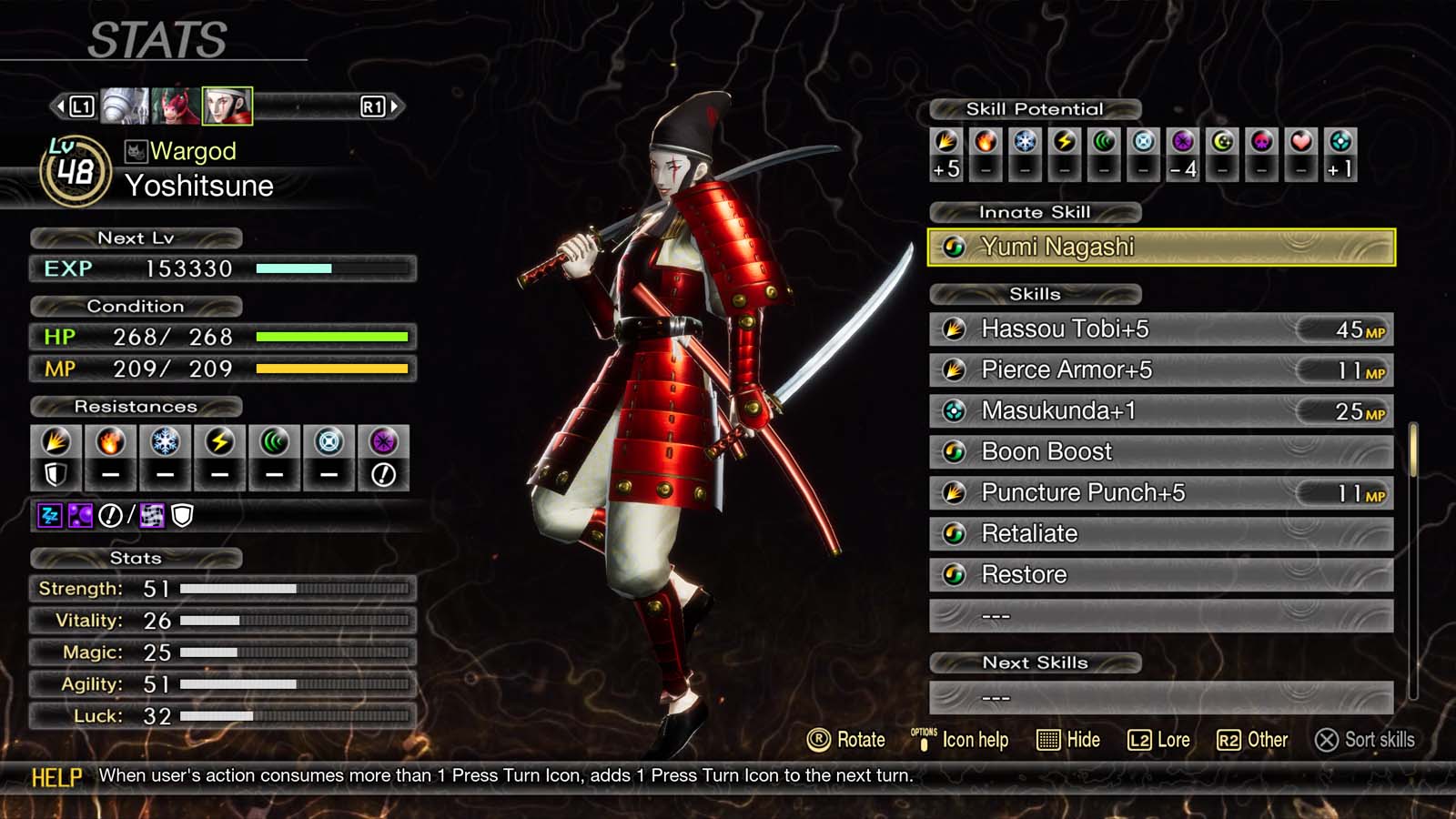Image resolution: width=1456 pixels, height=819 pixels.
Task: Select the red demon portrait thumbnail
Action: (176, 106)
